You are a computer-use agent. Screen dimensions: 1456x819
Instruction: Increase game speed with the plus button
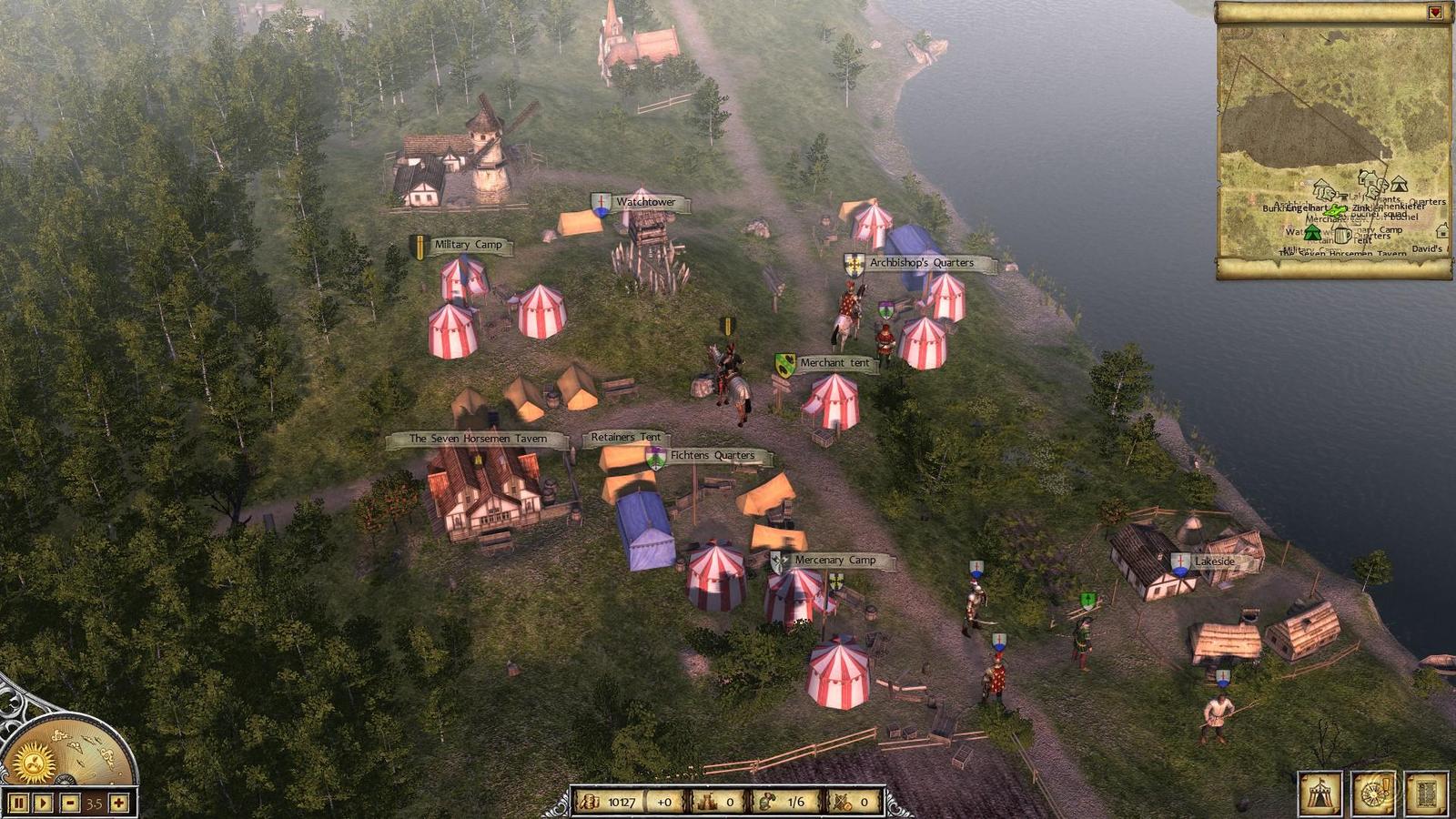tap(120, 804)
